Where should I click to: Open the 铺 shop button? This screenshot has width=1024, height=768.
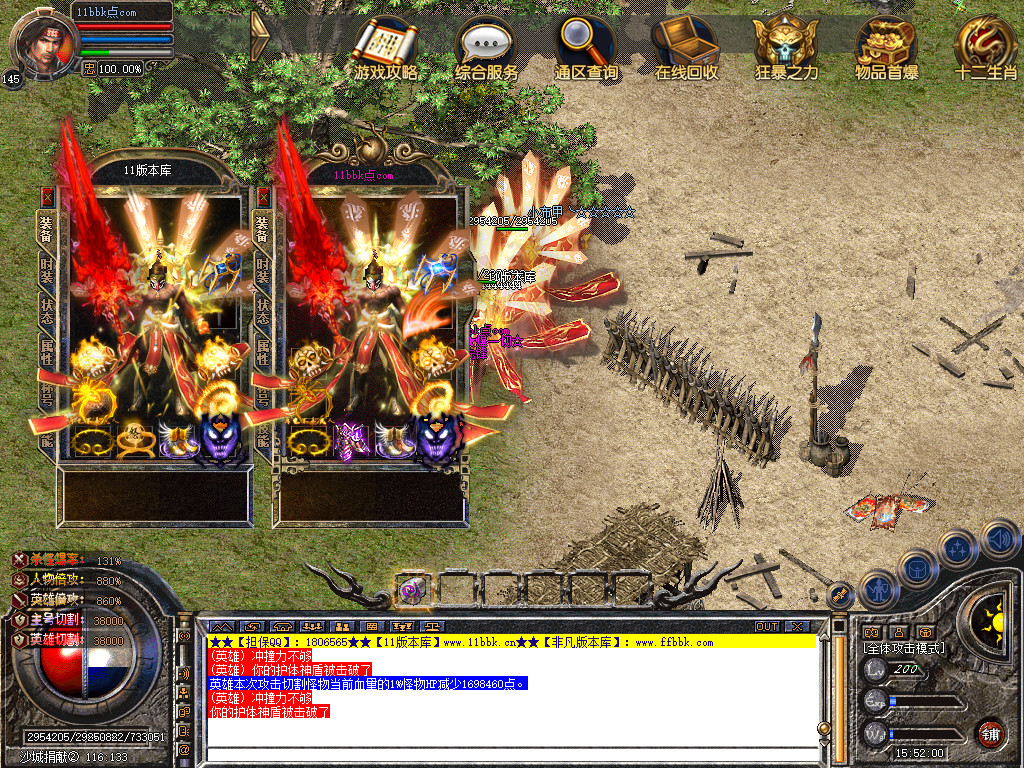point(990,733)
